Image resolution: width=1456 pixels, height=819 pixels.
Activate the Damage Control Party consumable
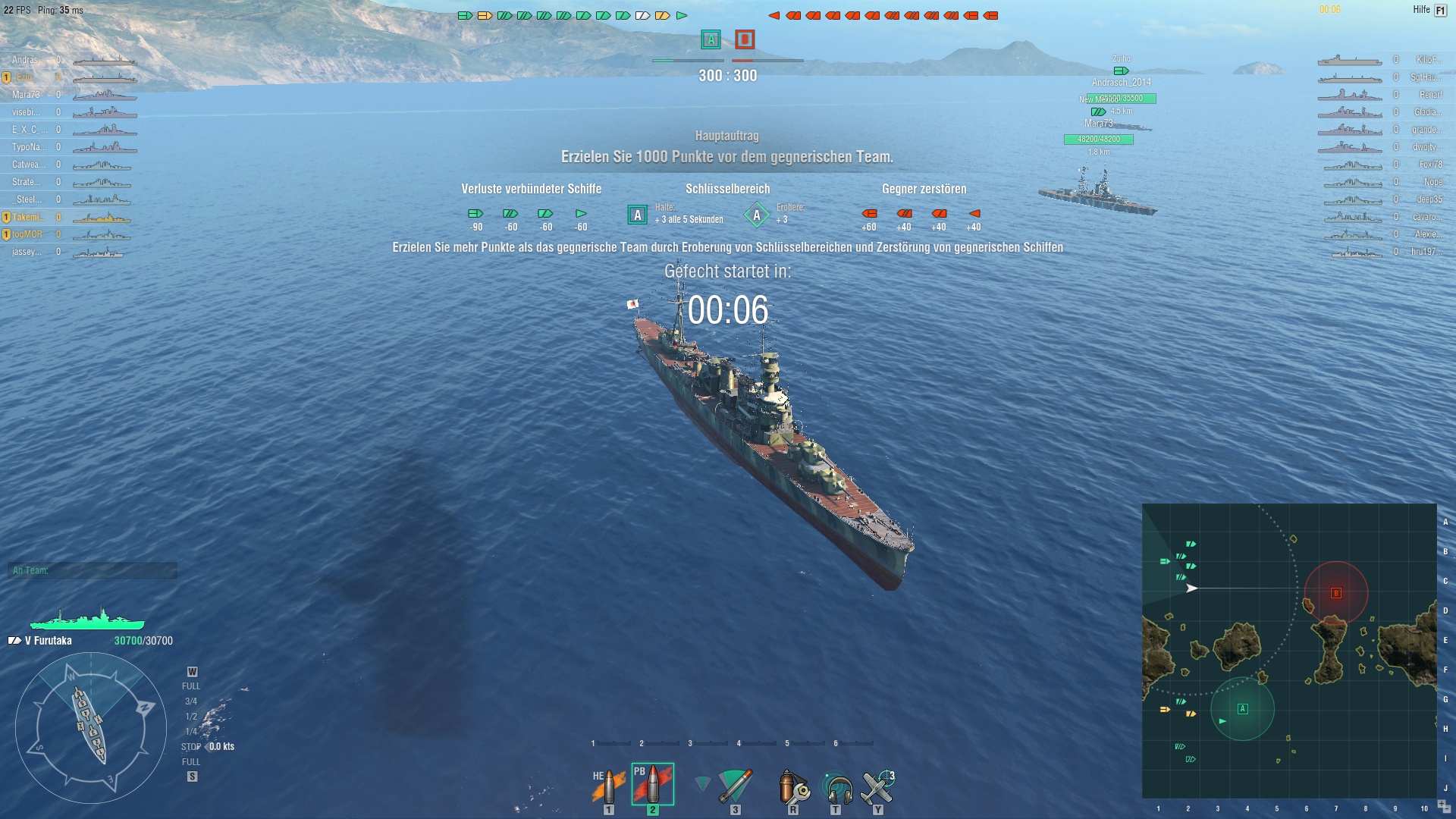[x=792, y=786]
